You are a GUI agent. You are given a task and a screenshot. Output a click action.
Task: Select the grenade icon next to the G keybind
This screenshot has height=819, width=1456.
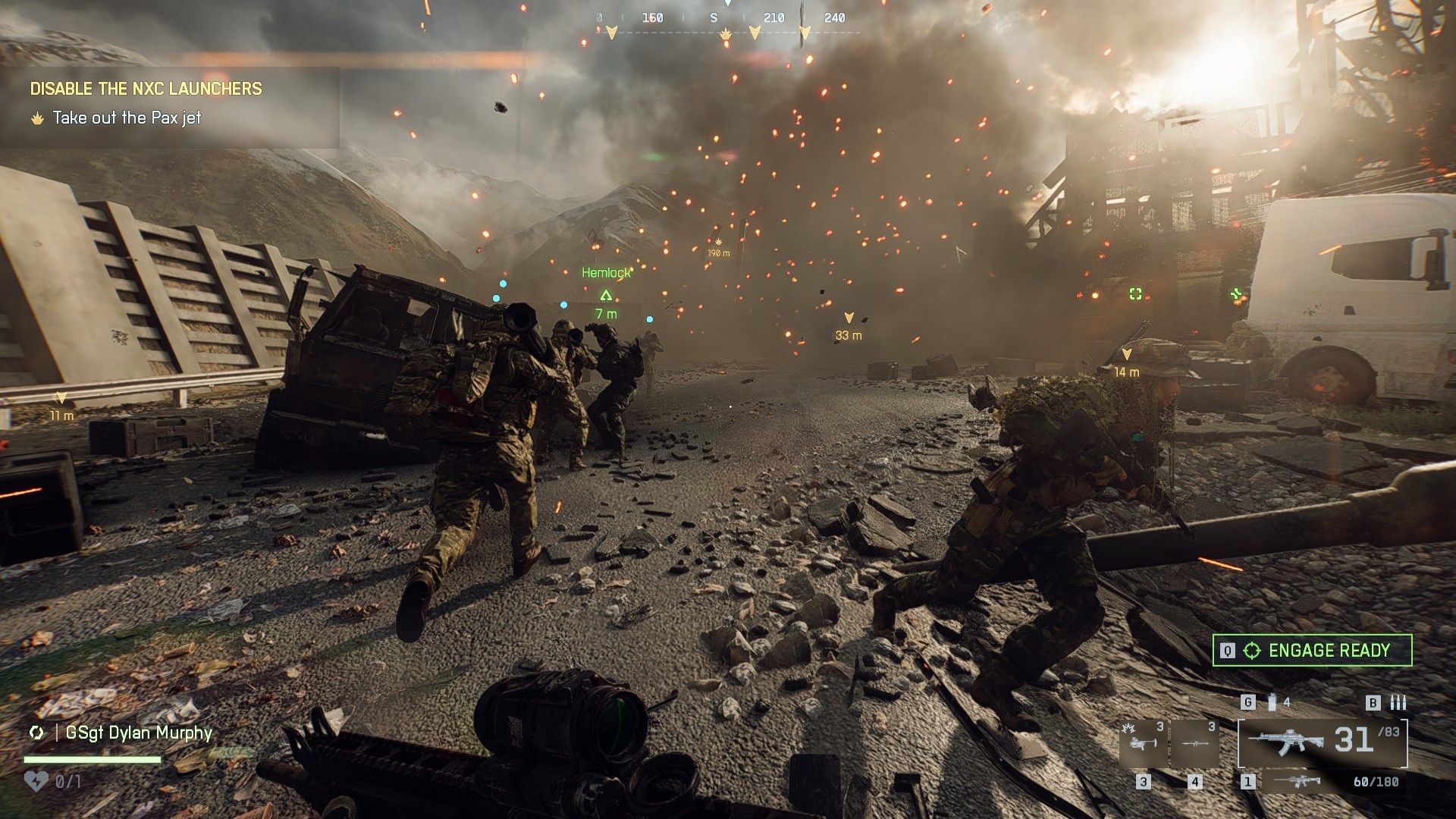(1272, 702)
